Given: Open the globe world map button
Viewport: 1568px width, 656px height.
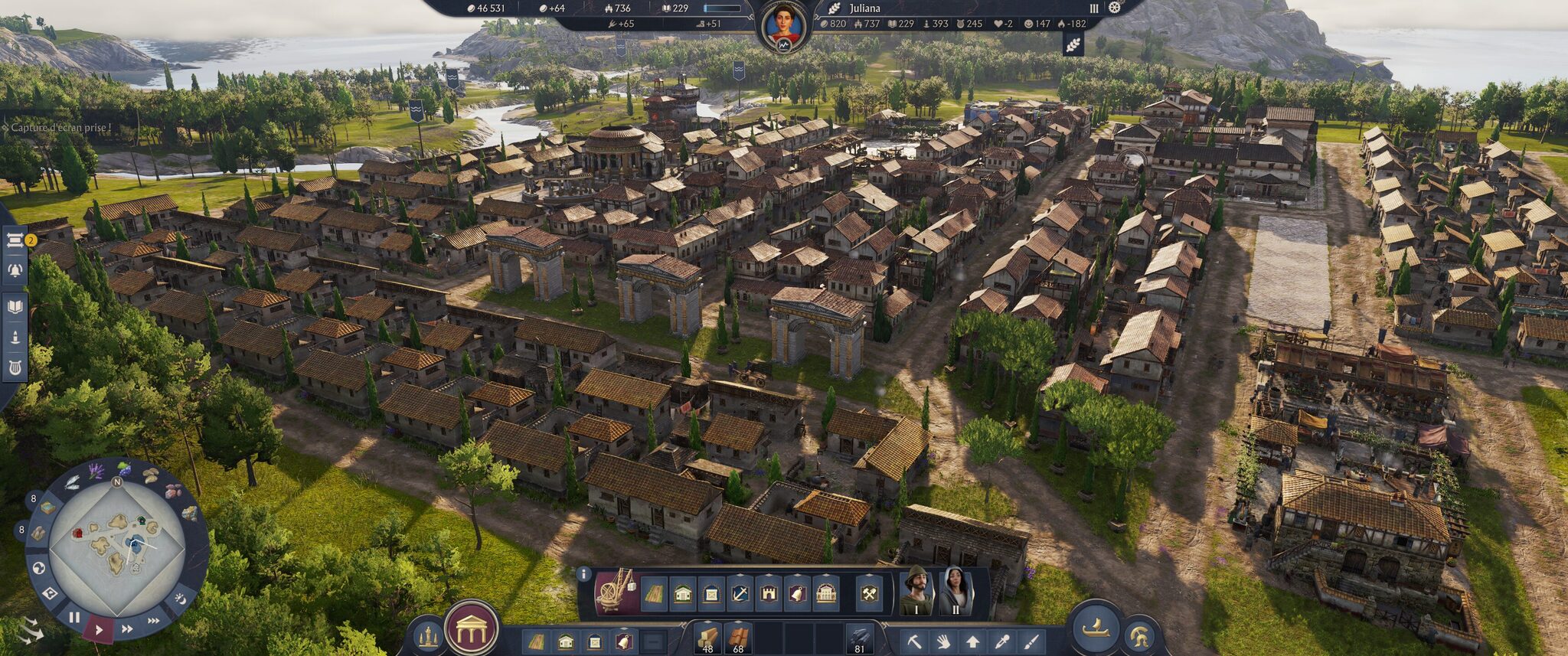Looking at the screenshot, I should (38, 568).
